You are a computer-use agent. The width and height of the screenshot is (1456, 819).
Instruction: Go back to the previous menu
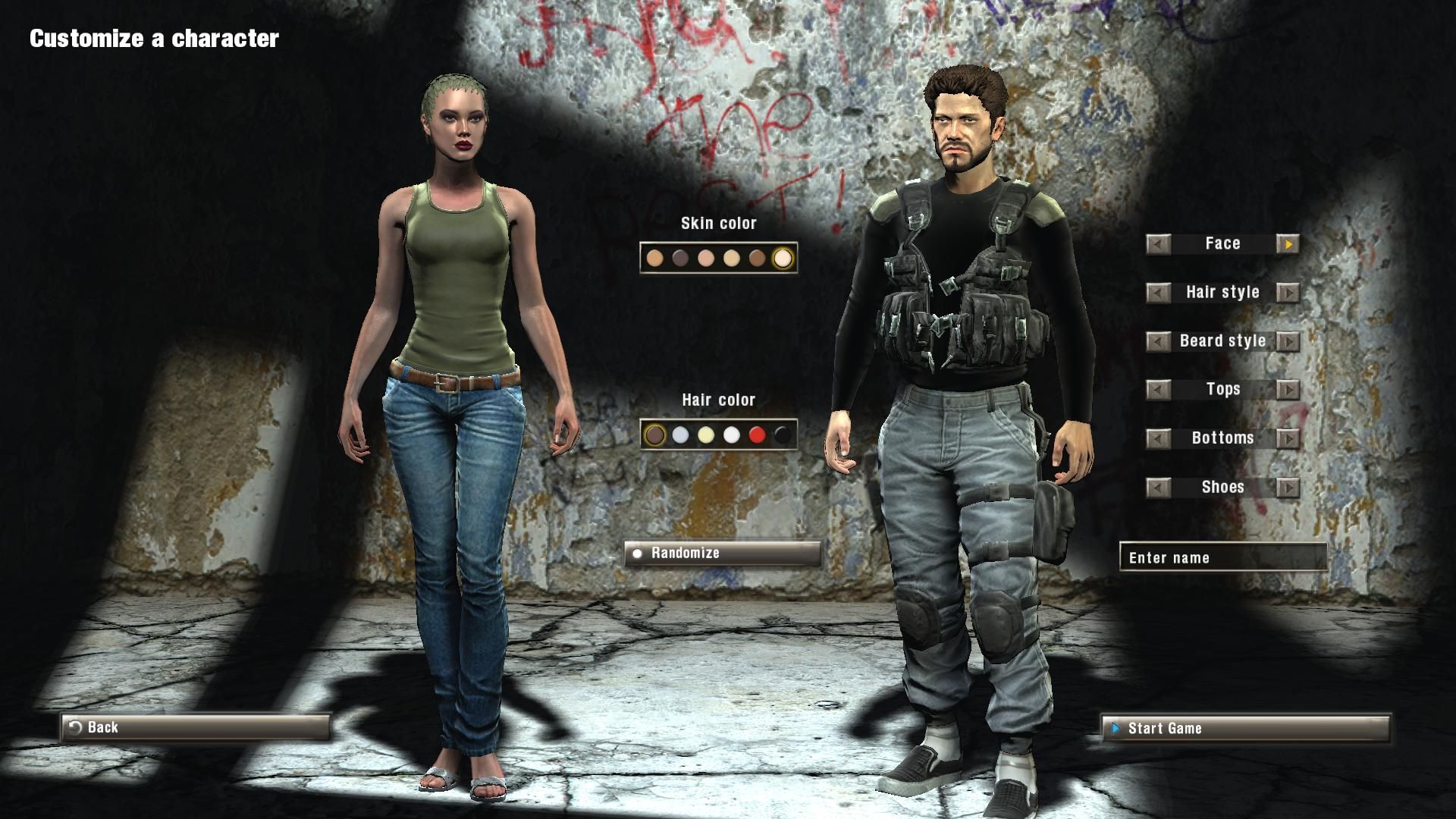tap(195, 727)
